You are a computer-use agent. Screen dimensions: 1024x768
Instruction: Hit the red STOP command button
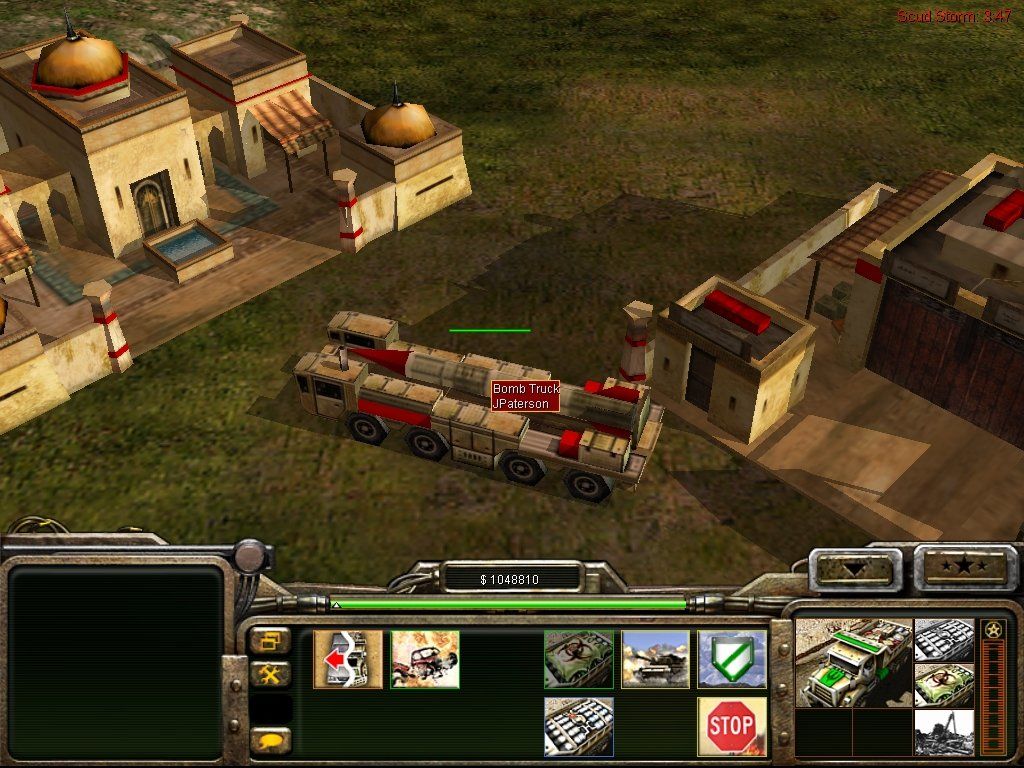[732, 726]
